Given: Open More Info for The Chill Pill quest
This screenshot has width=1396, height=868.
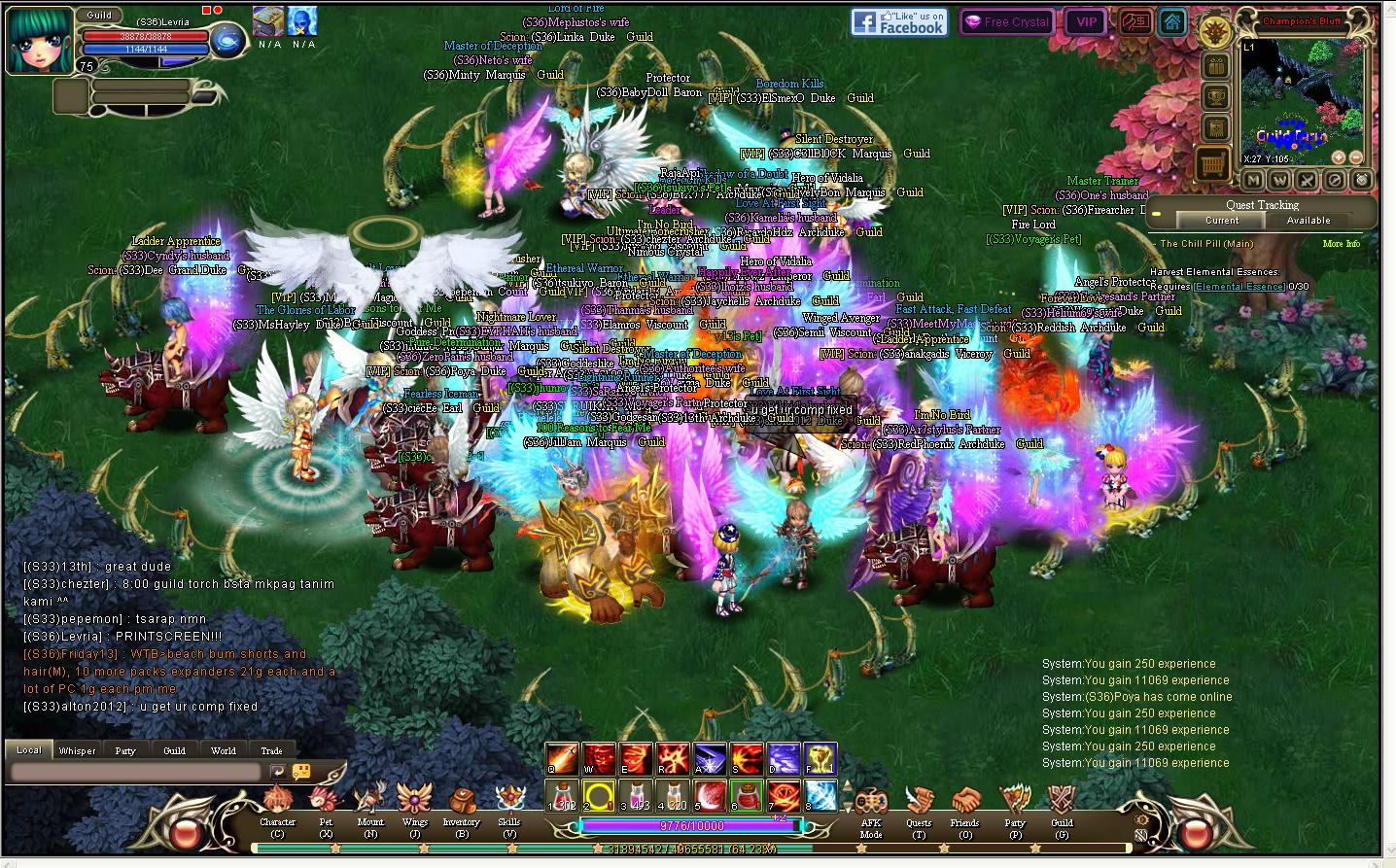Looking at the screenshot, I should [1341, 244].
